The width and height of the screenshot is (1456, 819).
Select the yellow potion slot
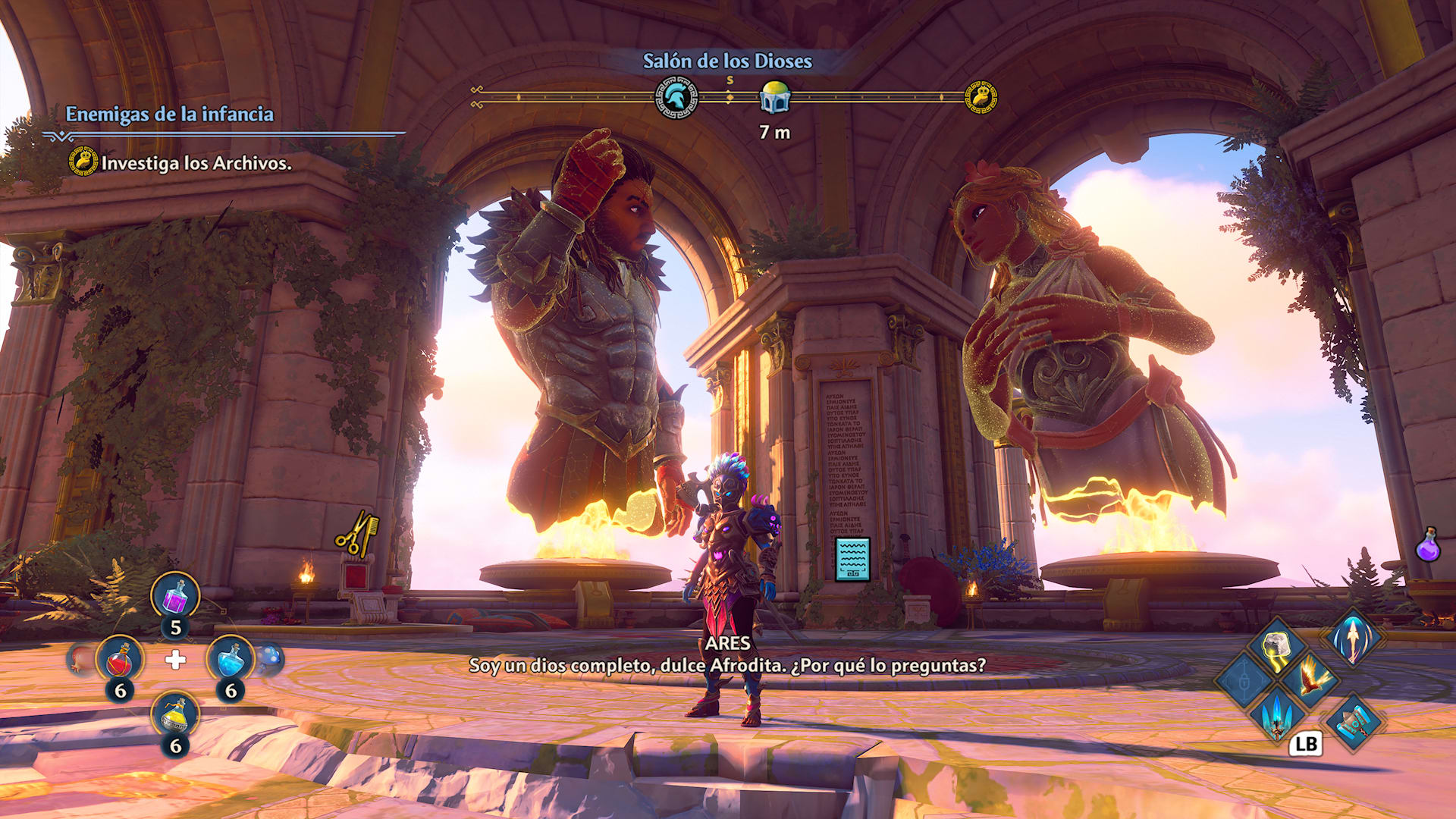(175, 715)
